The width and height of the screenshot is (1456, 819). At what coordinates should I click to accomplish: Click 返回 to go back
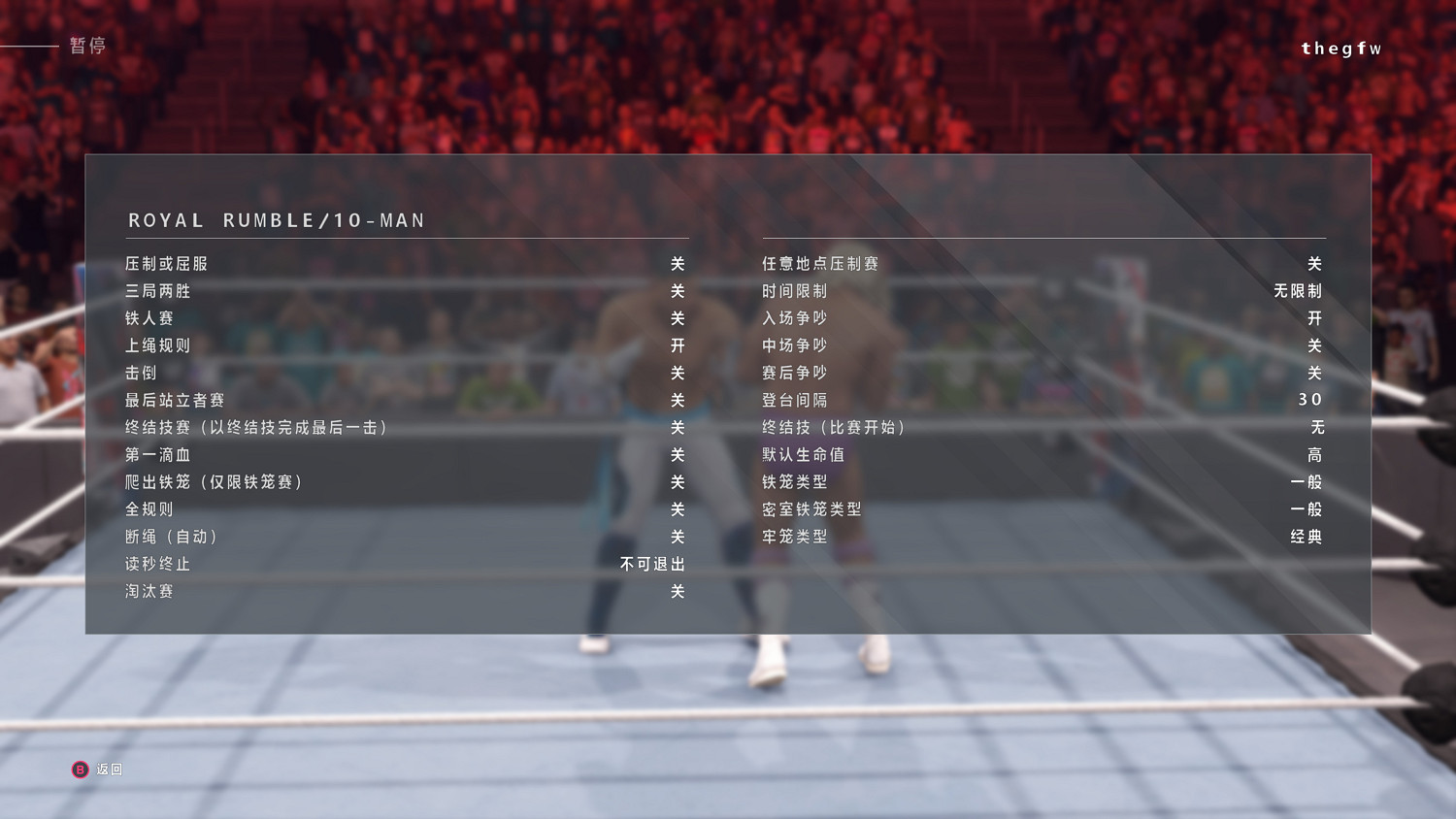[96, 769]
